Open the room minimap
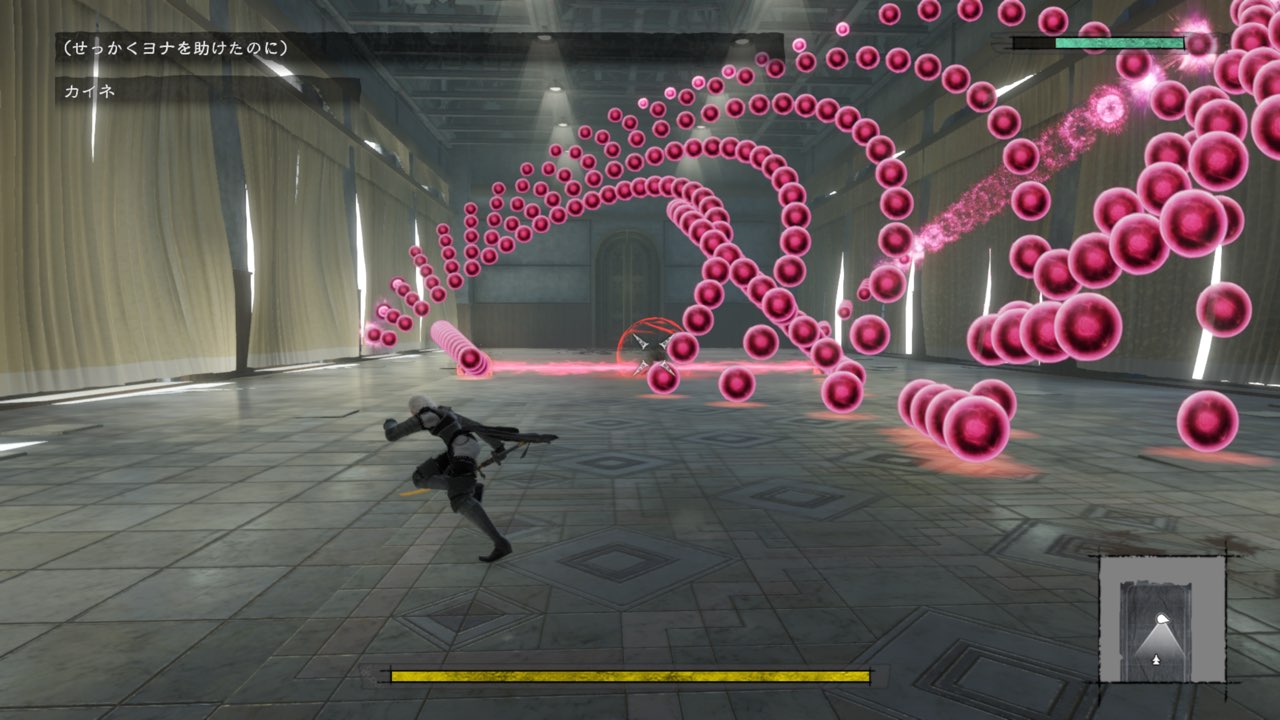 (1162, 619)
